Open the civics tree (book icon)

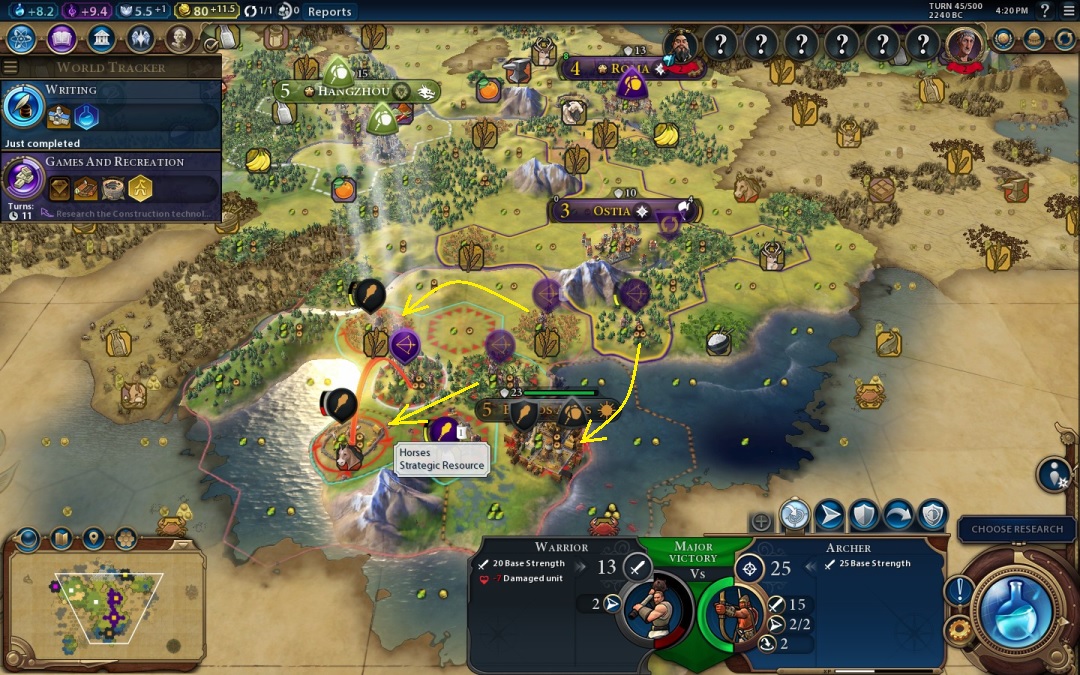pyautogui.click(x=61, y=39)
